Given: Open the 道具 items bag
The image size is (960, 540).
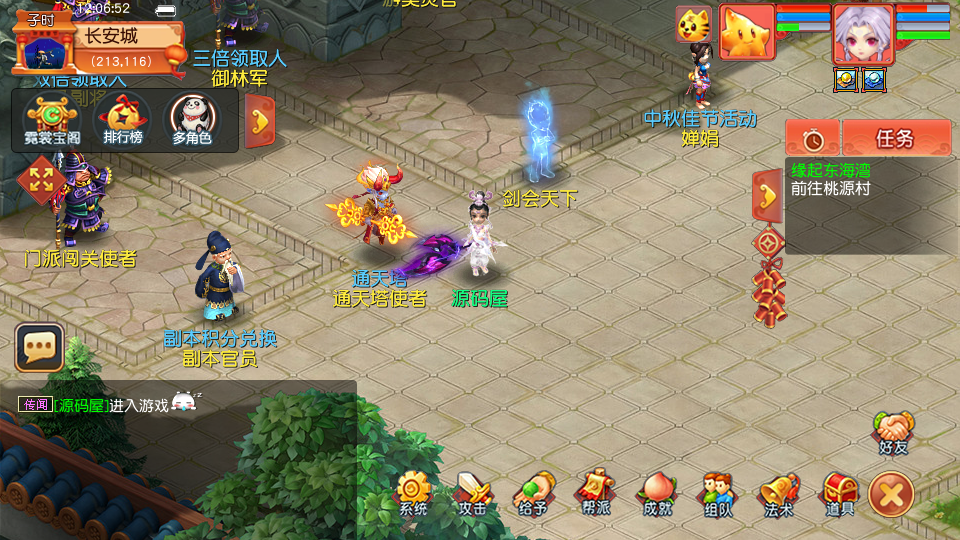Looking at the screenshot, I should [x=839, y=492].
